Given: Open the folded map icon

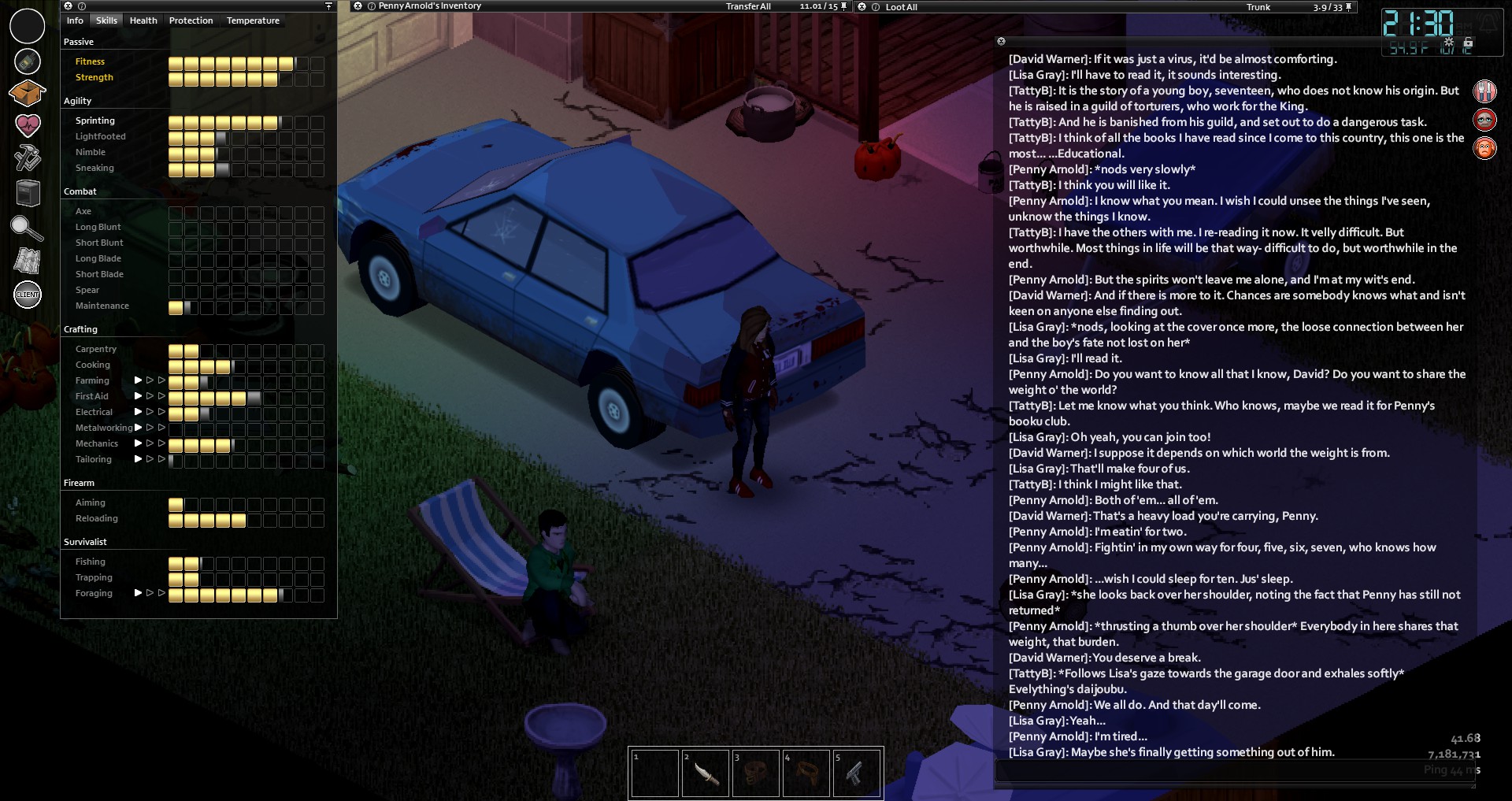Looking at the screenshot, I should (x=27, y=261).
